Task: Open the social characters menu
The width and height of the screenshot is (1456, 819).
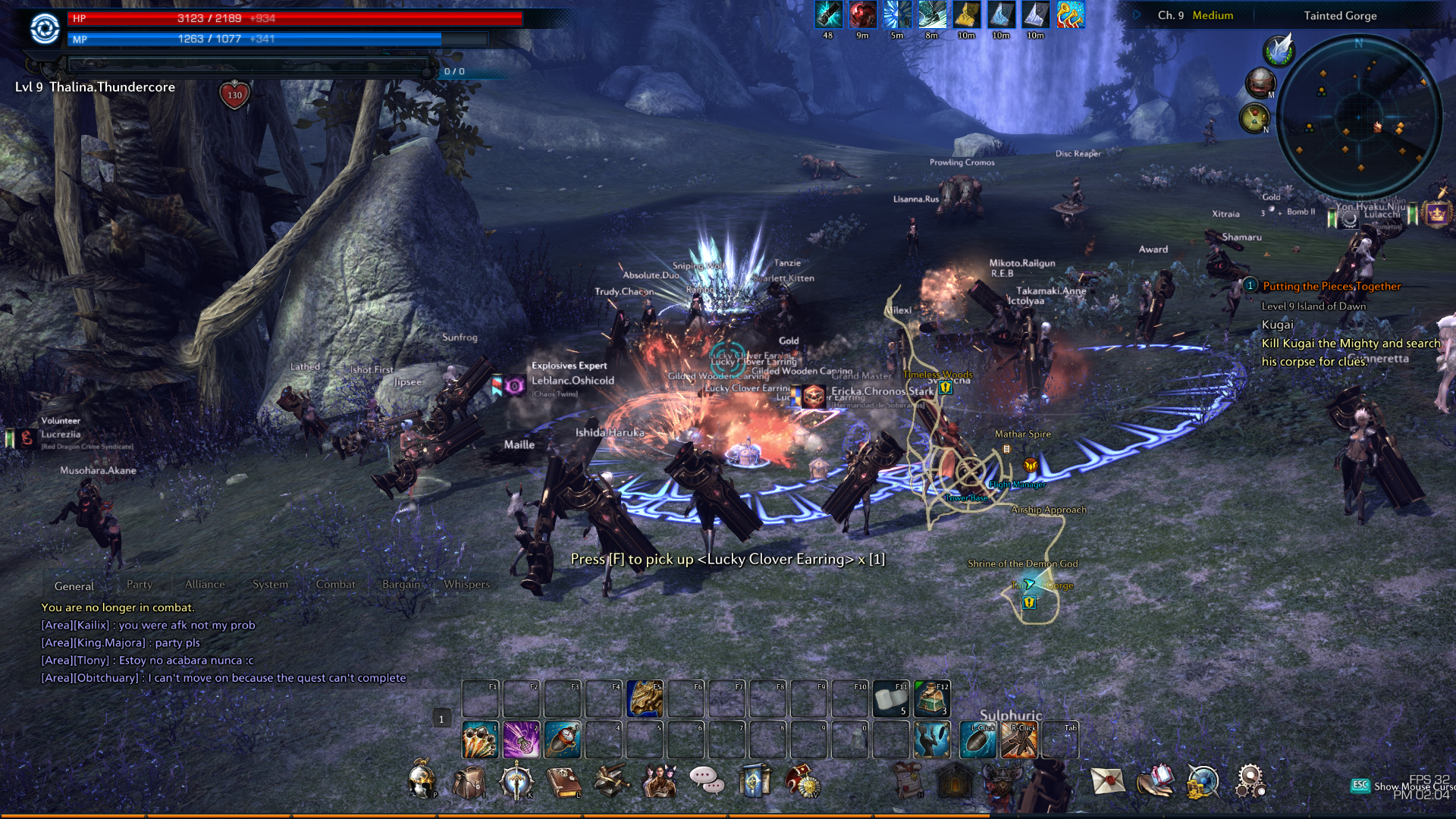Action: [x=659, y=782]
